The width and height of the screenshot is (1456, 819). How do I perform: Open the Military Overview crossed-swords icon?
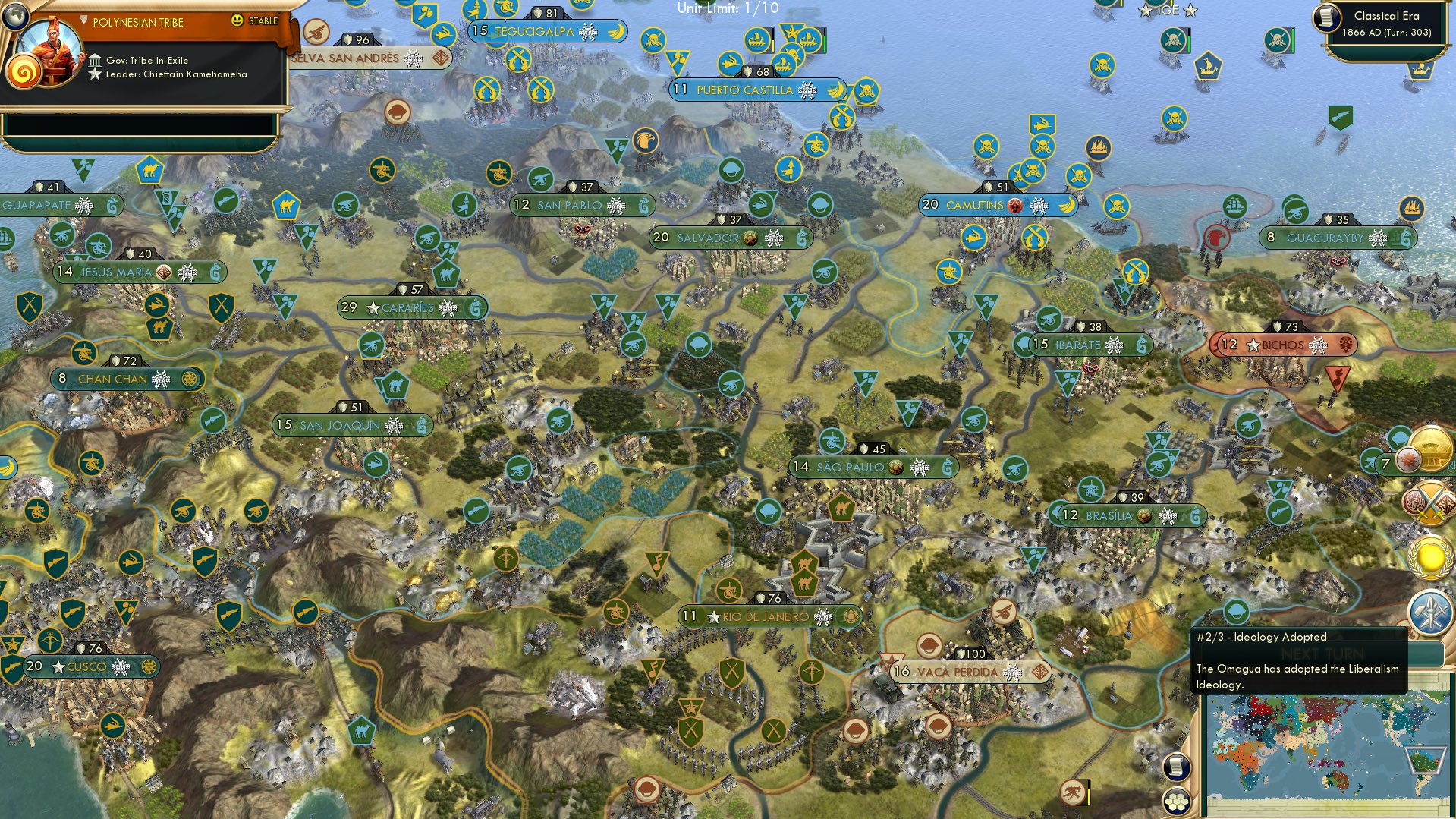point(1428,502)
